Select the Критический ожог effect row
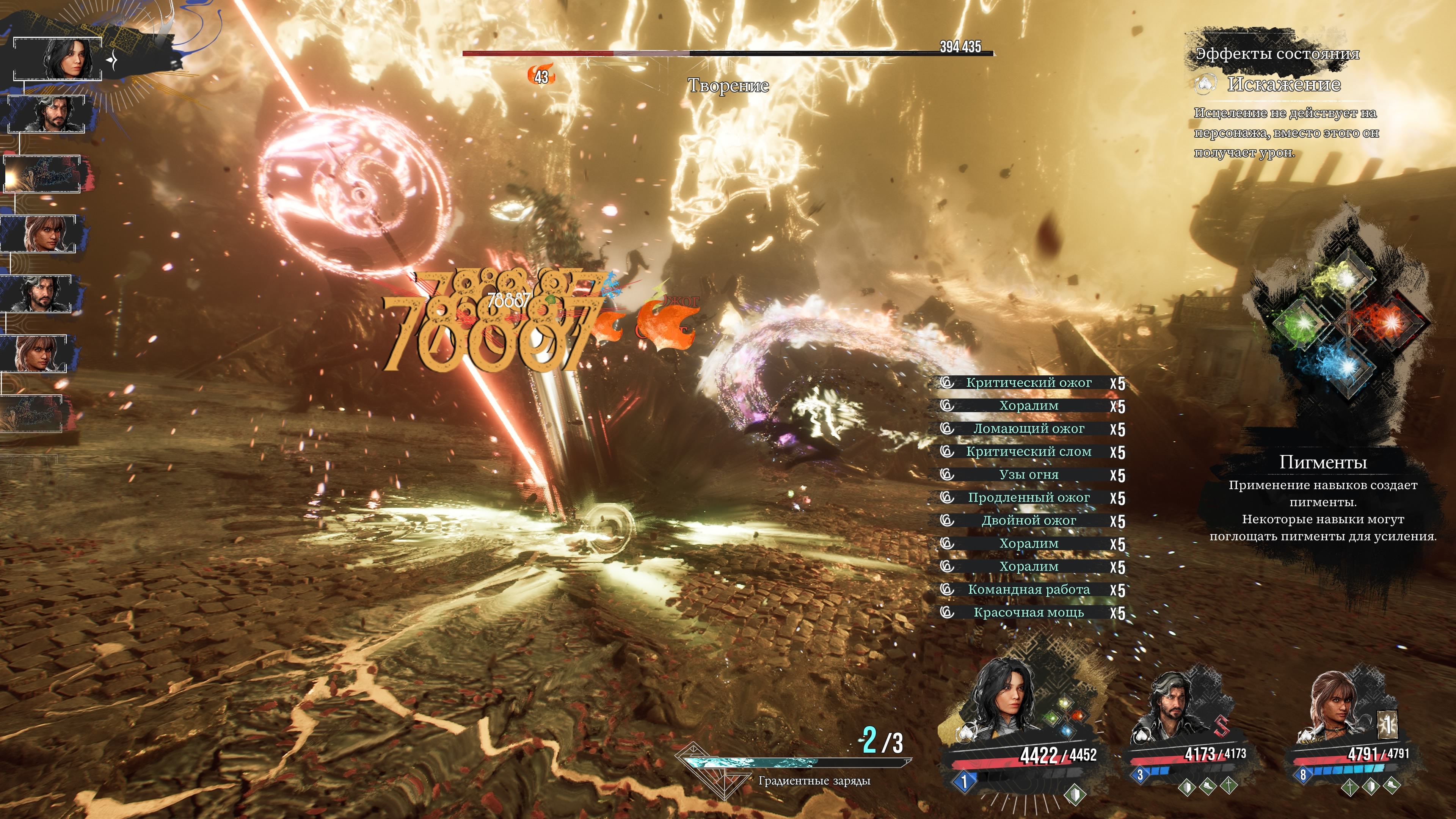 tap(1029, 383)
